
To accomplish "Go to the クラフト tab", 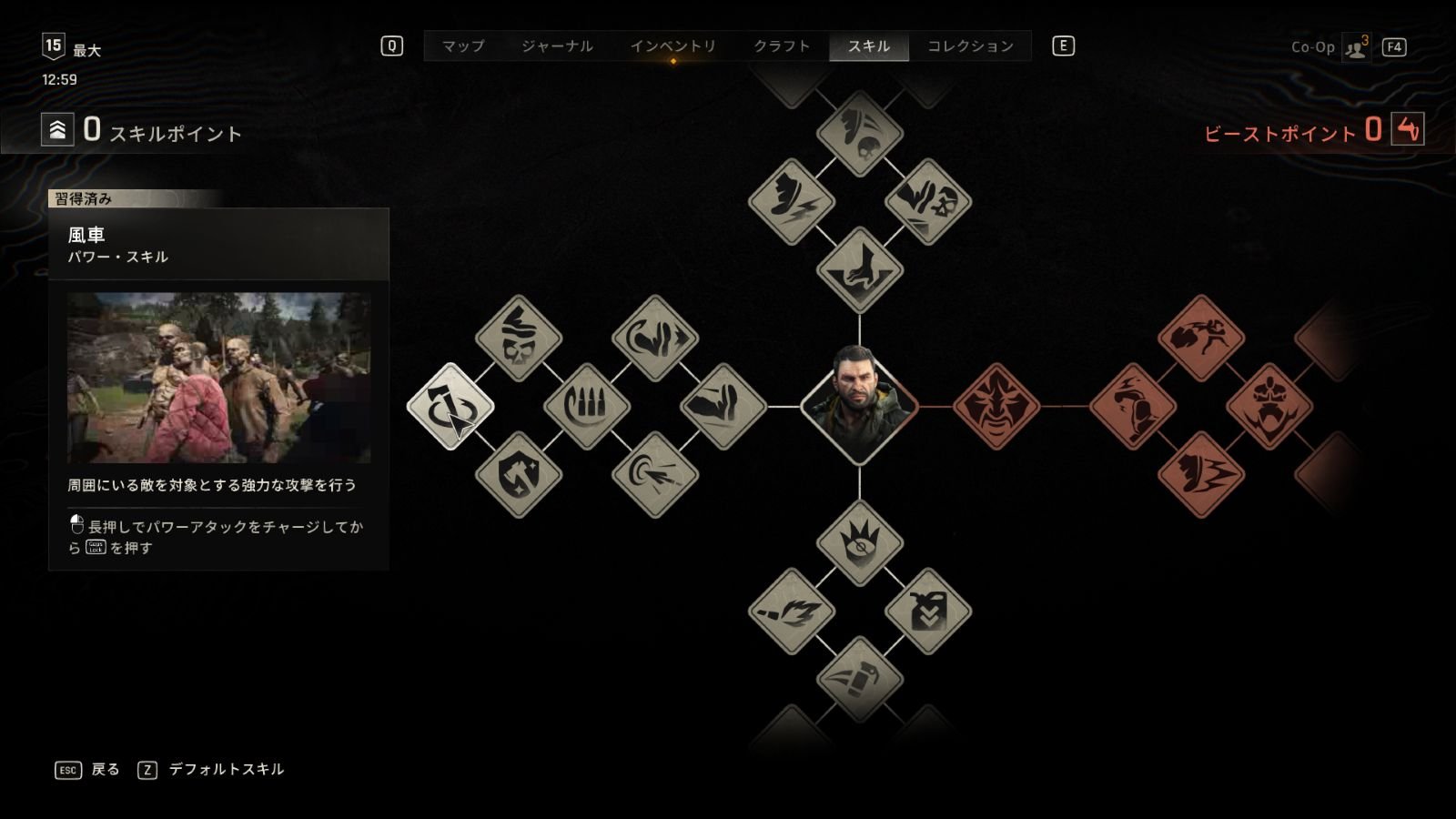I will coord(782,46).
